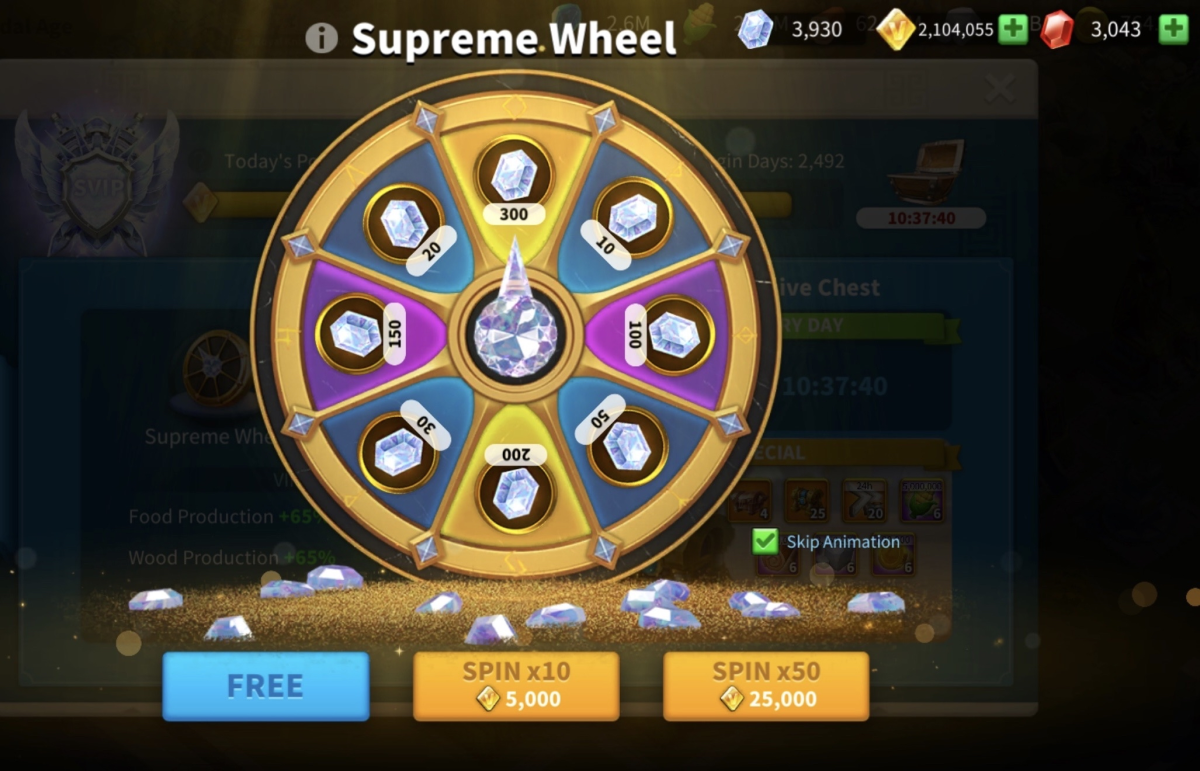Buy SPIN x50 for 25,000 gold
The height and width of the screenshot is (771, 1200).
766,686
